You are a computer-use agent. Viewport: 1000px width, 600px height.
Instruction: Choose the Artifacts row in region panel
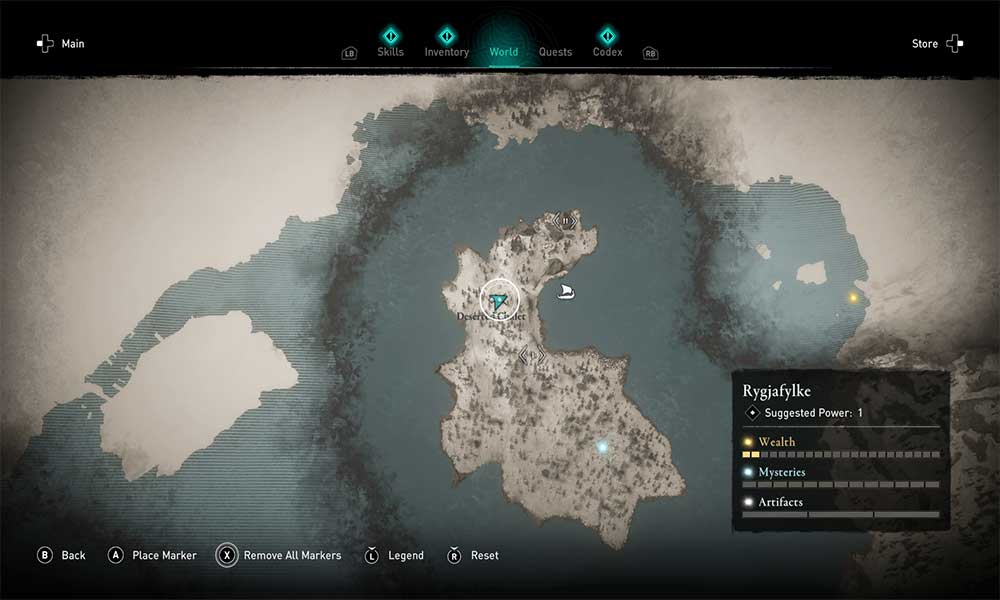(780, 502)
